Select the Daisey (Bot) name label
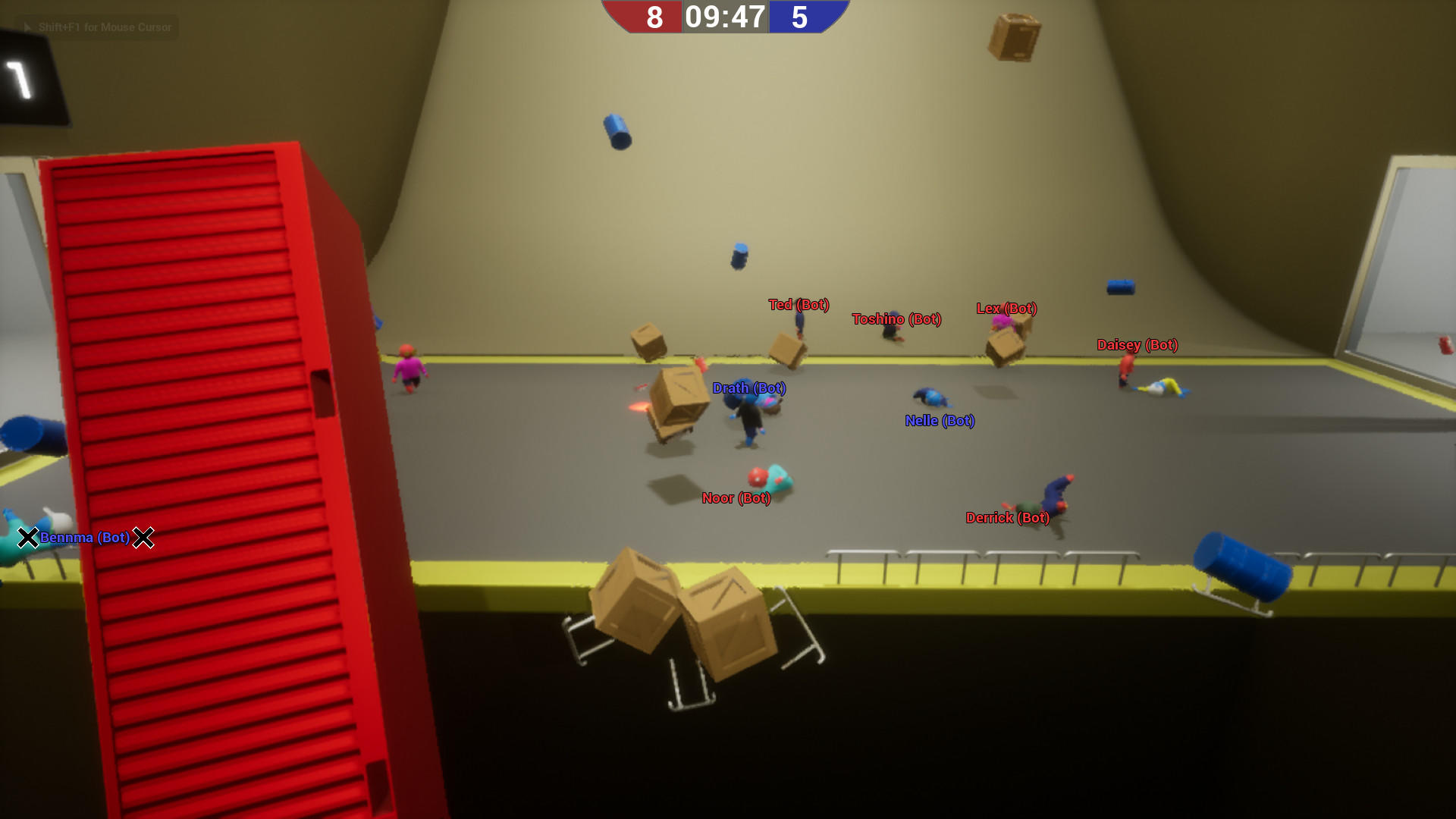1456x819 pixels. click(x=1137, y=345)
